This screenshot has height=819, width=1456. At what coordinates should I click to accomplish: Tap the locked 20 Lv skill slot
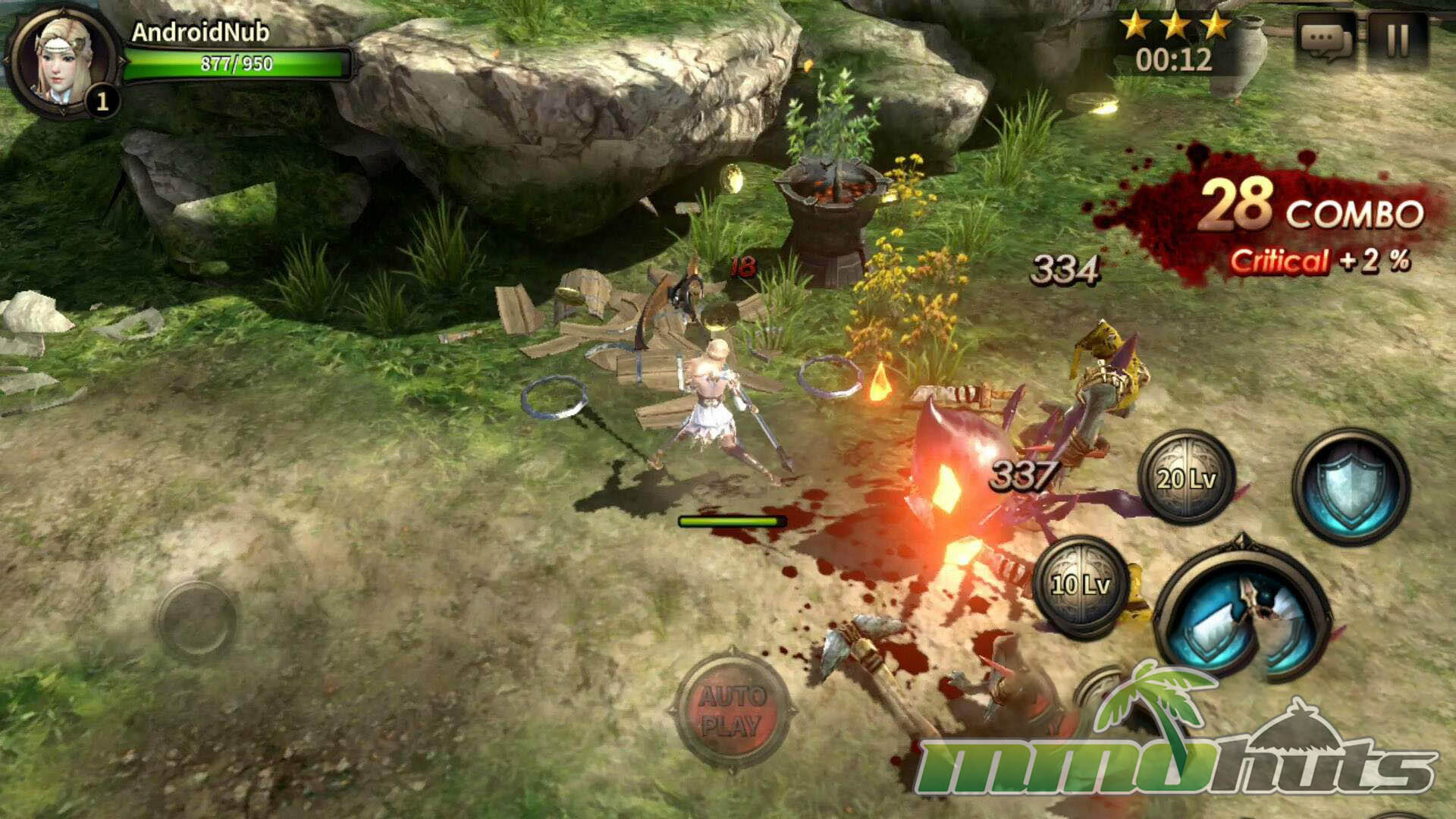(x=1186, y=478)
